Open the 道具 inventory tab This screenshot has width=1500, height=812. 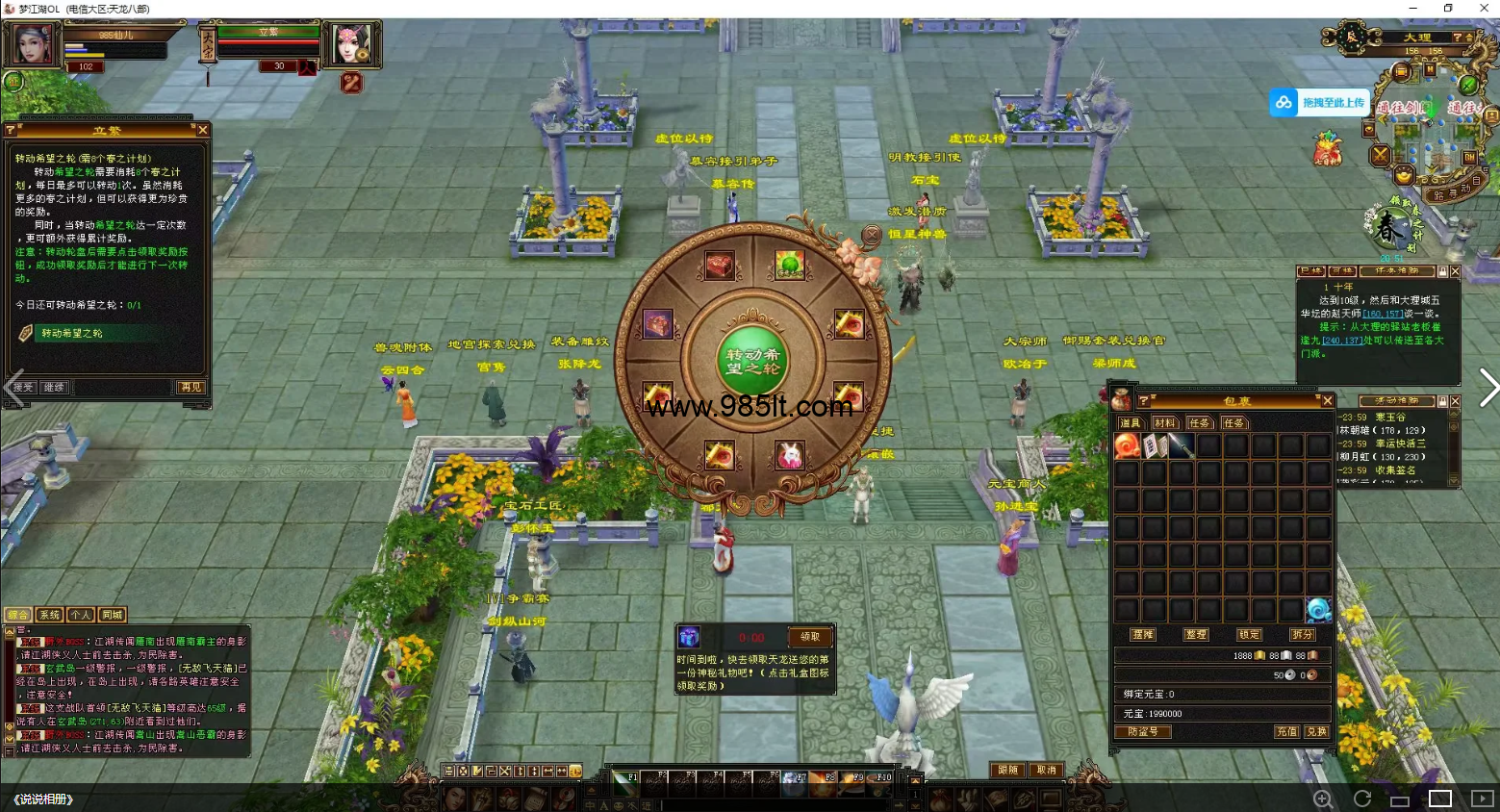point(1130,422)
